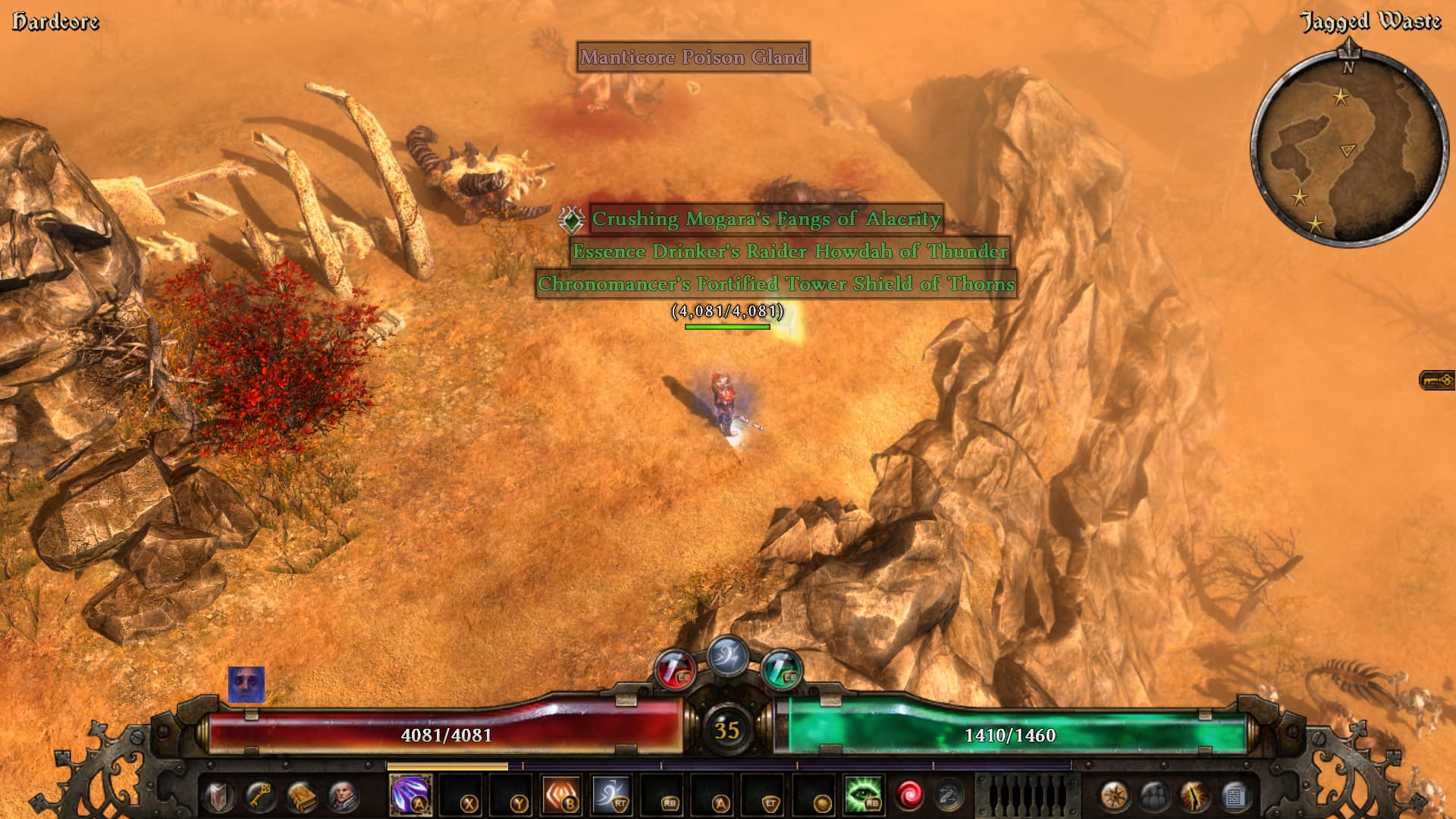Activate the purple shards skill in the hotbar
Viewport: 1456px width, 819px height.
410,795
